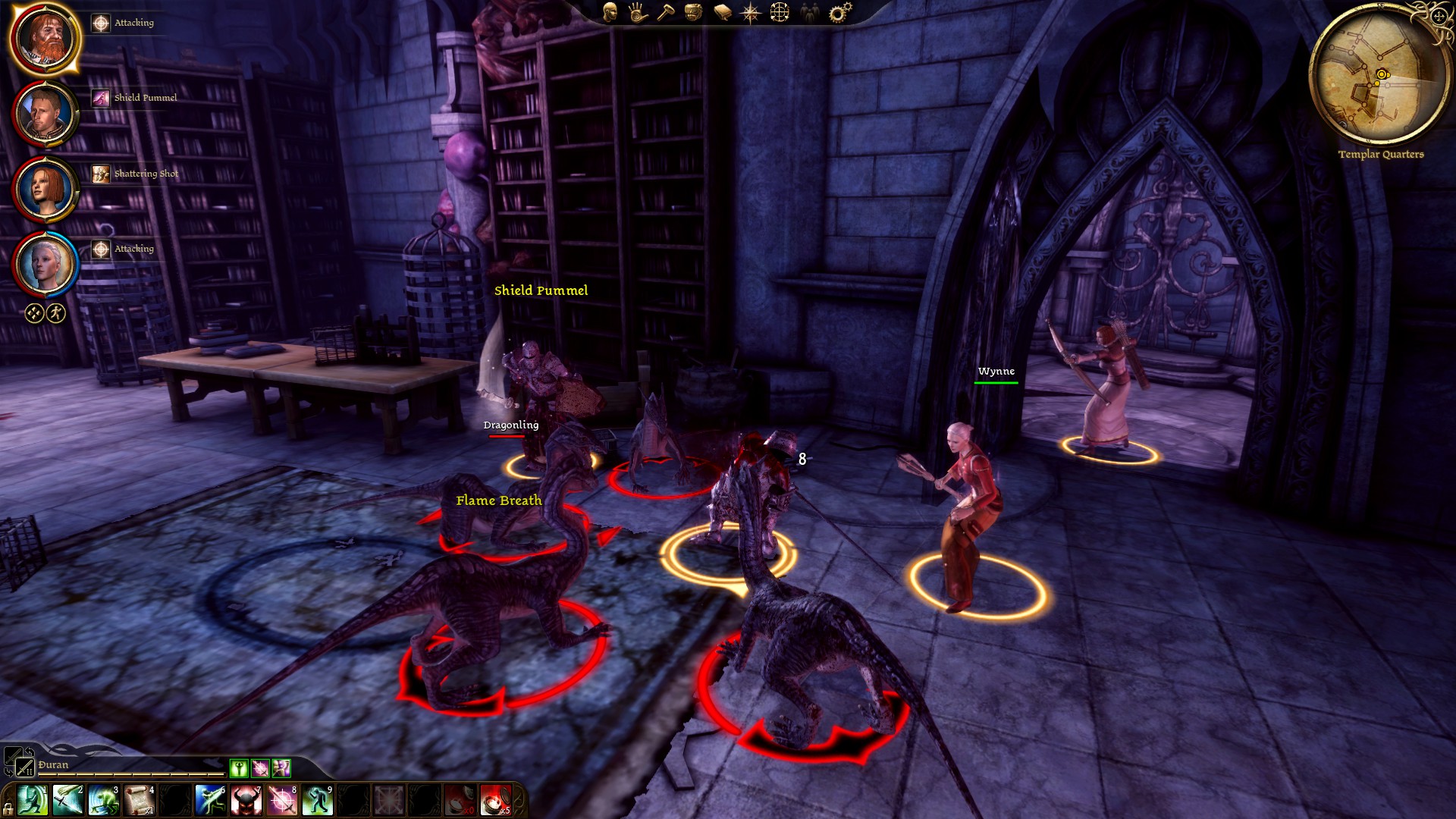Open the journal book icon
1456x819 pixels.
[722, 12]
